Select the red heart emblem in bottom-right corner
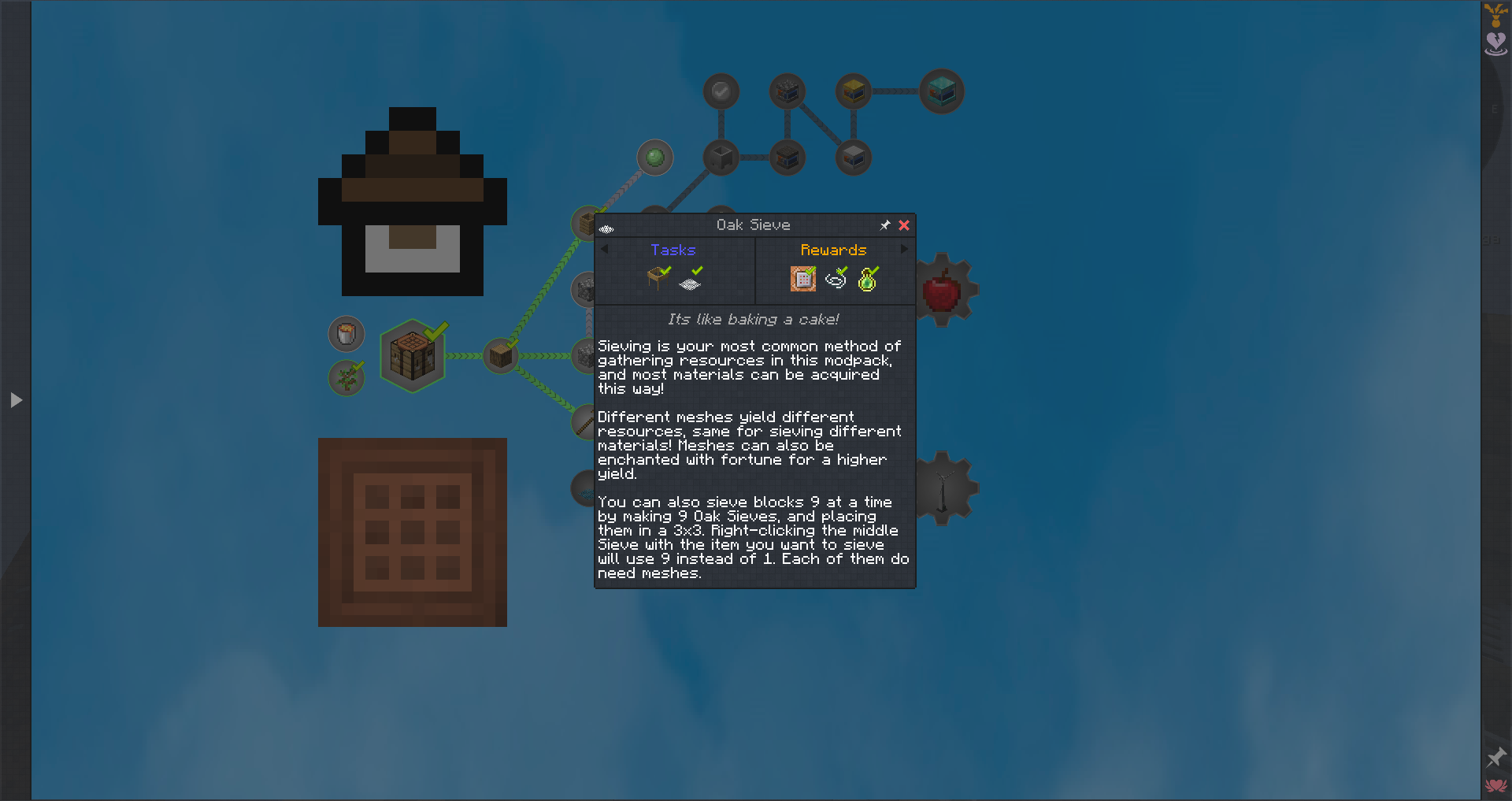 tap(1495, 784)
